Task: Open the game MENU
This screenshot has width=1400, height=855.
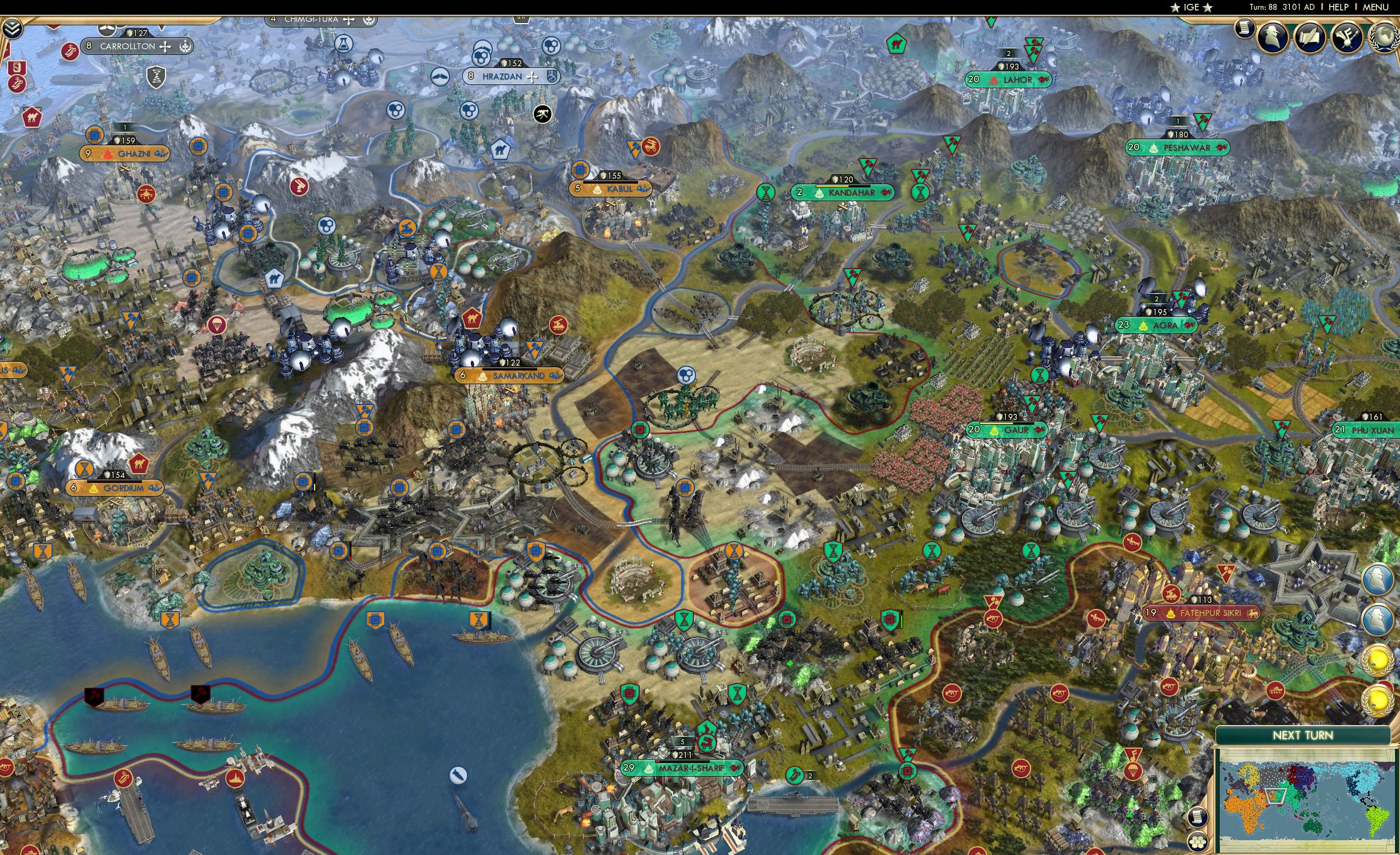Action: click(1376, 8)
